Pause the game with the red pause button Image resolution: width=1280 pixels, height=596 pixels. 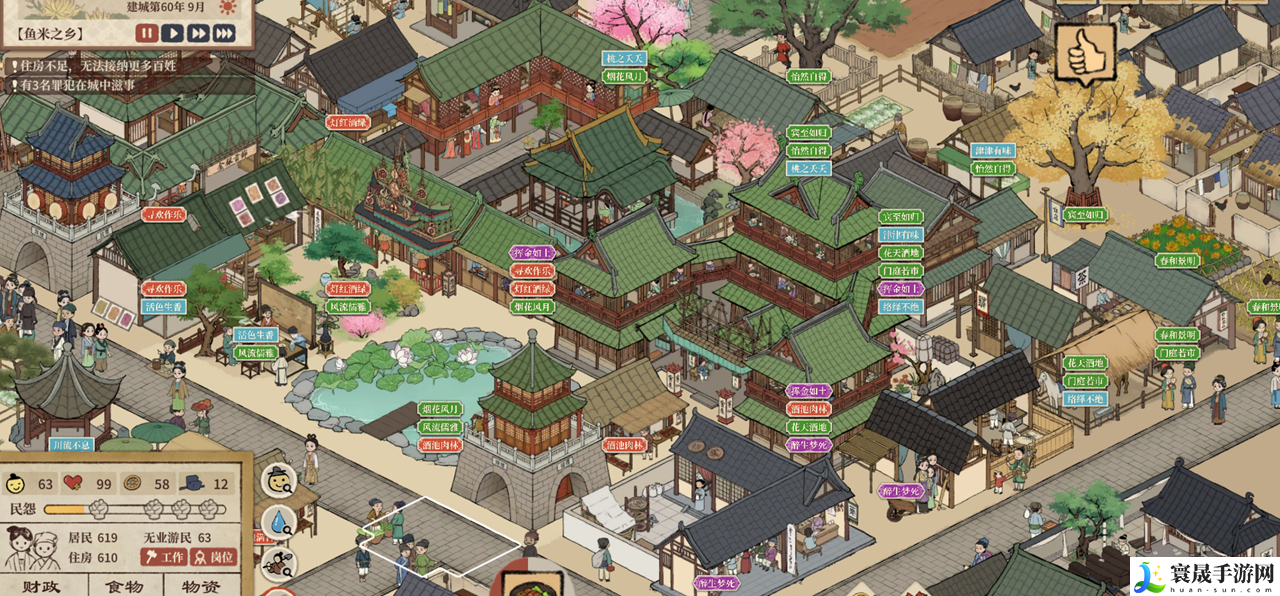coord(147,33)
